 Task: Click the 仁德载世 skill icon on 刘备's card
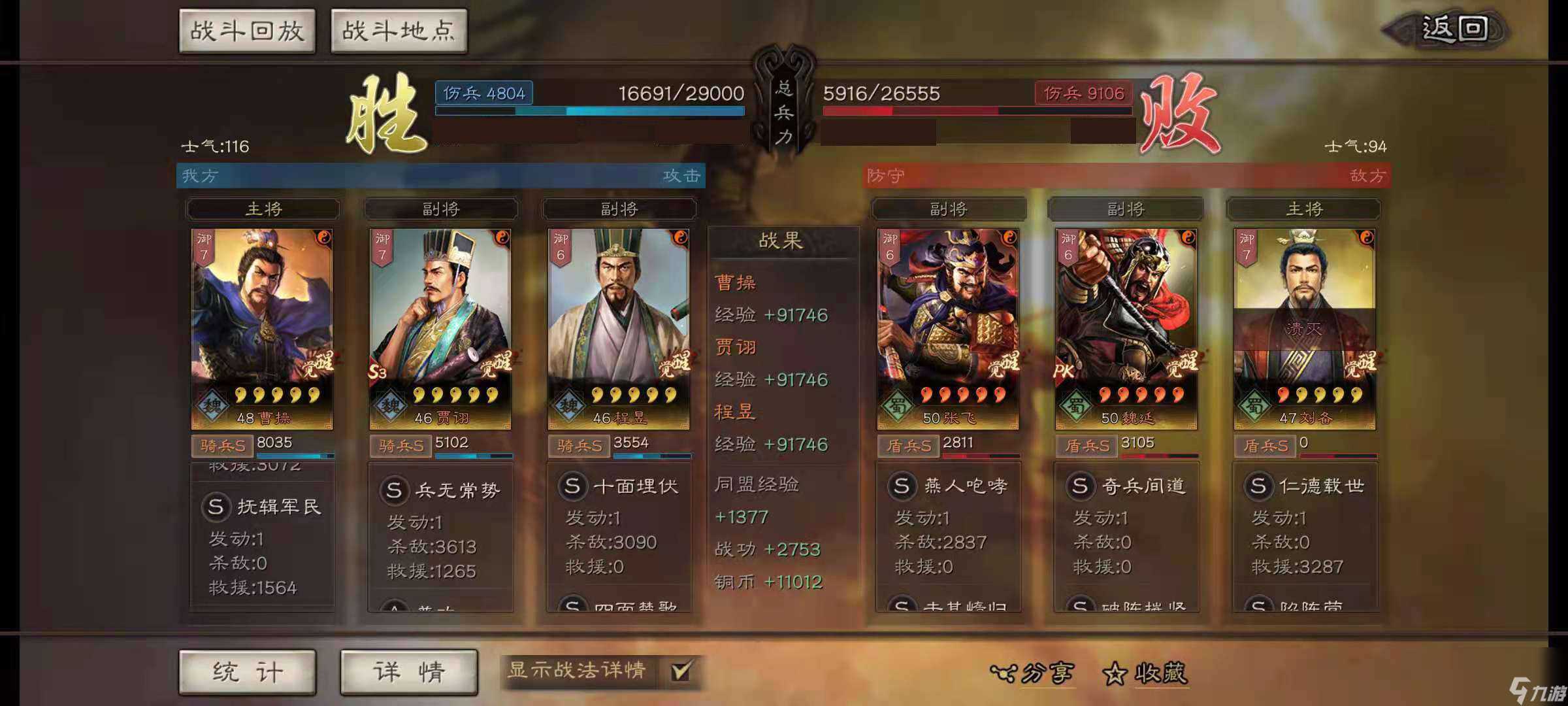(x=1259, y=486)
